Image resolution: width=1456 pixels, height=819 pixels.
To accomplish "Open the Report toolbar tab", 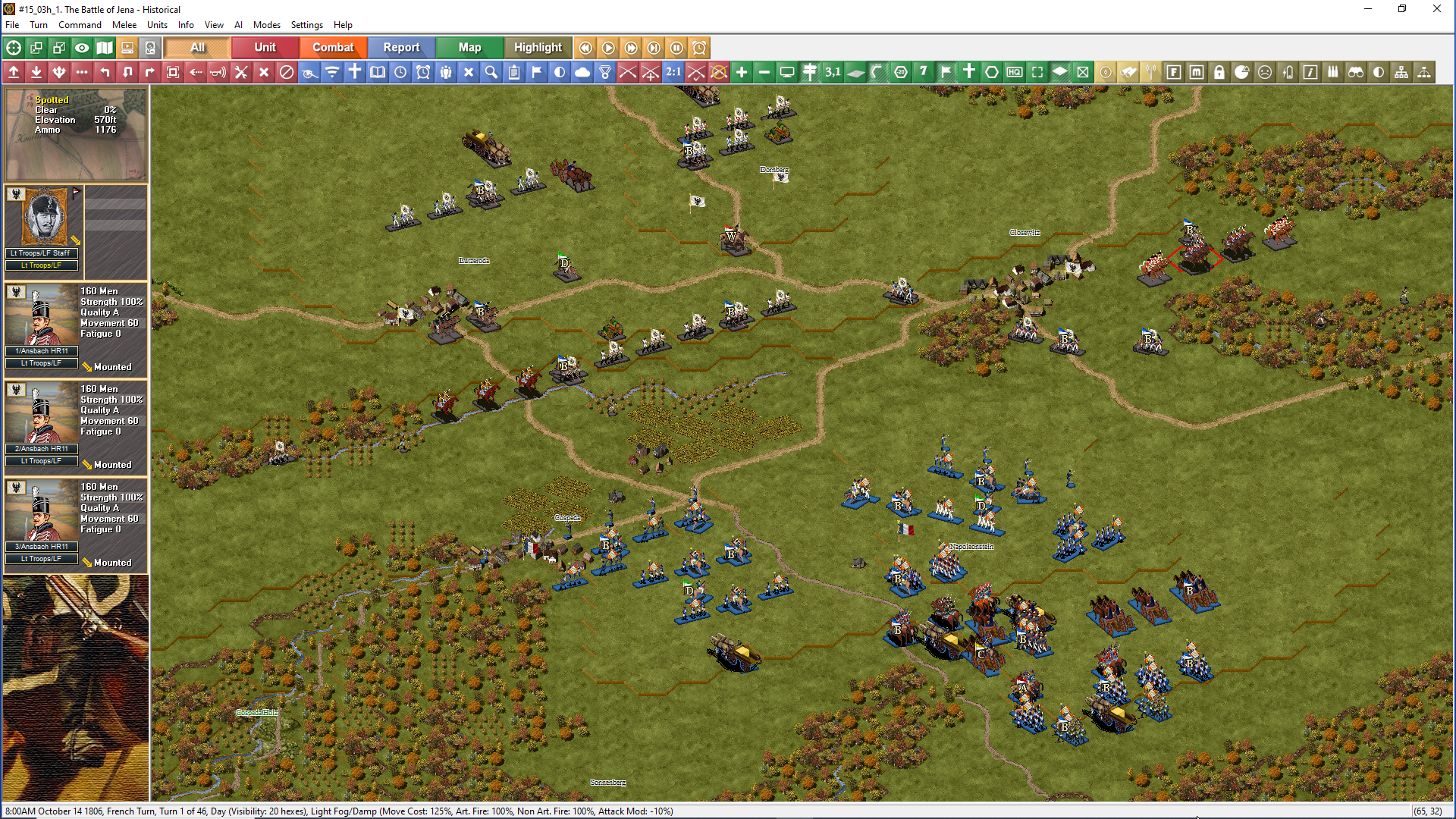I will click(x=401, y=47).
